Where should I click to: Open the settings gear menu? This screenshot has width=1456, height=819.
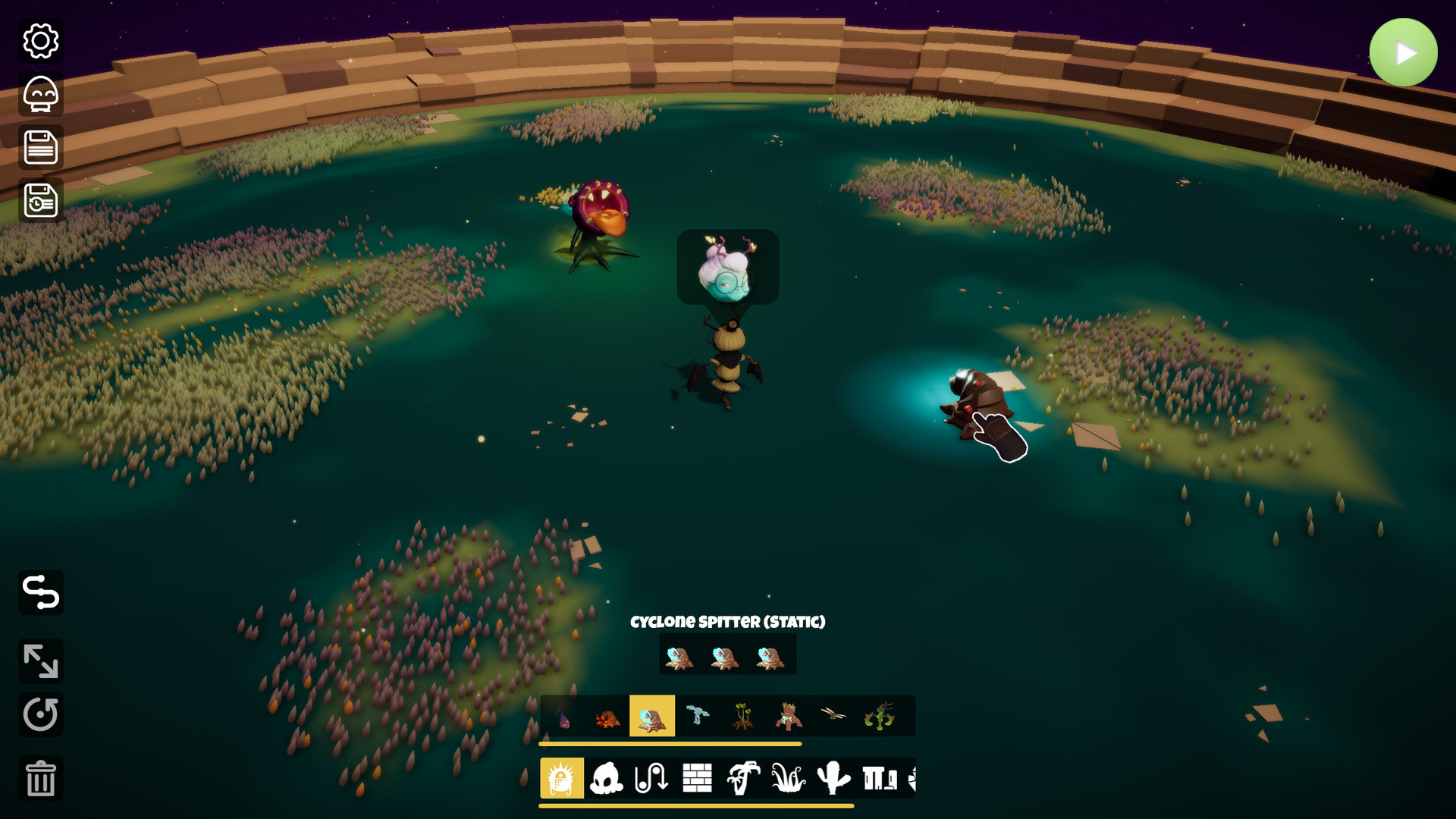[40, 42]
